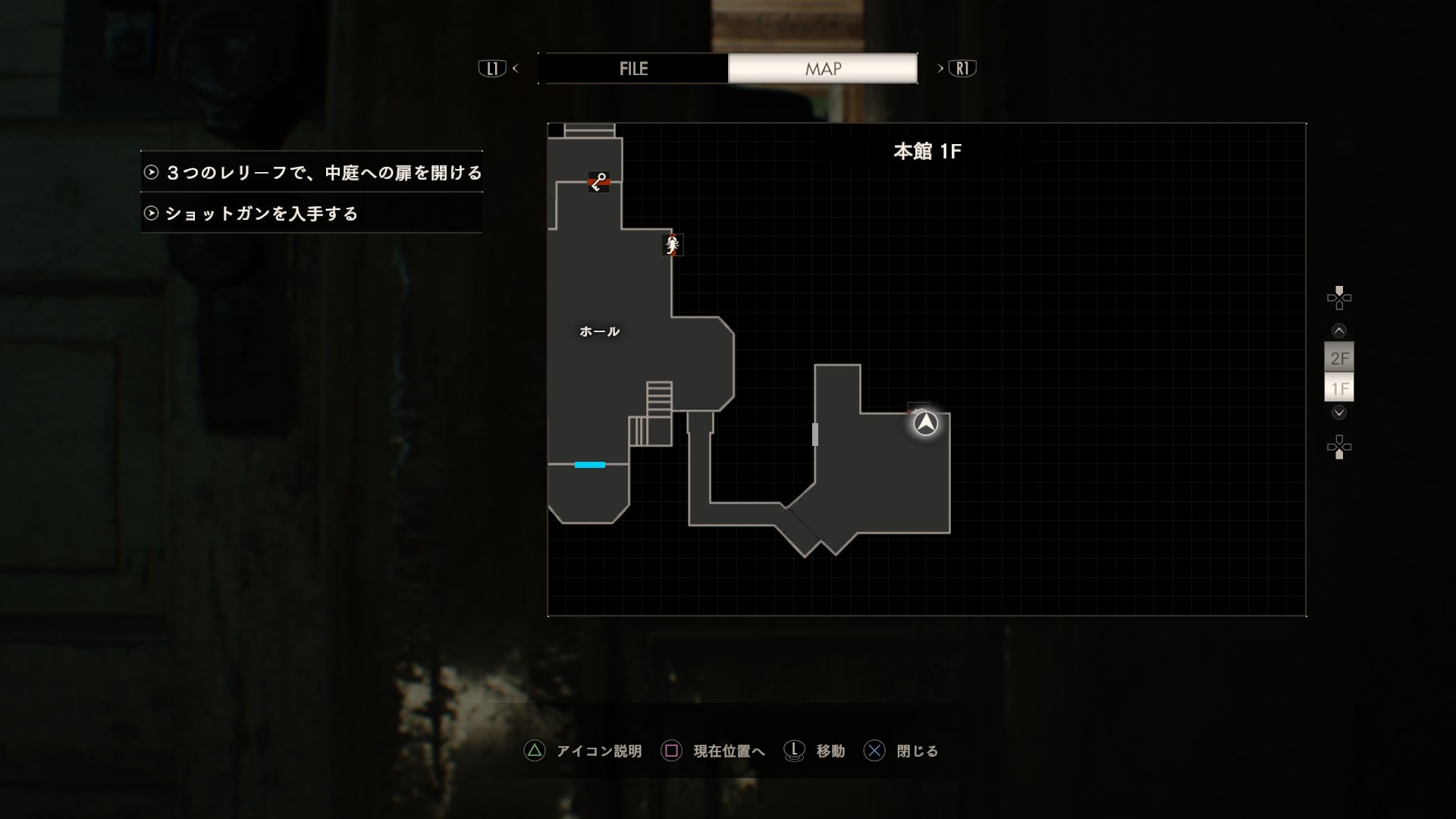Choose the 2F floor selector

pos(1339,358)
